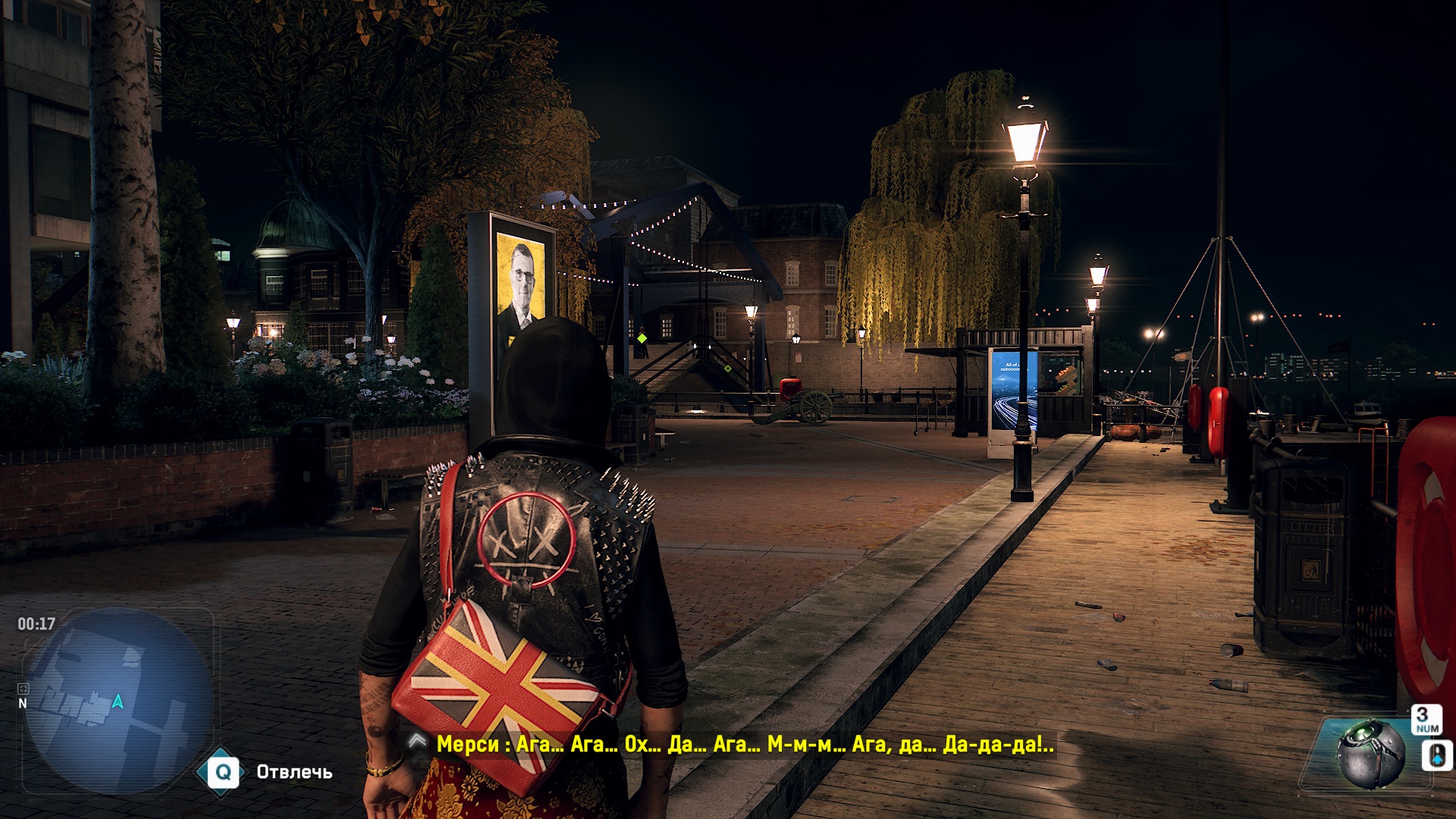Select the spiderbot gadget icon

[1370, 753]
